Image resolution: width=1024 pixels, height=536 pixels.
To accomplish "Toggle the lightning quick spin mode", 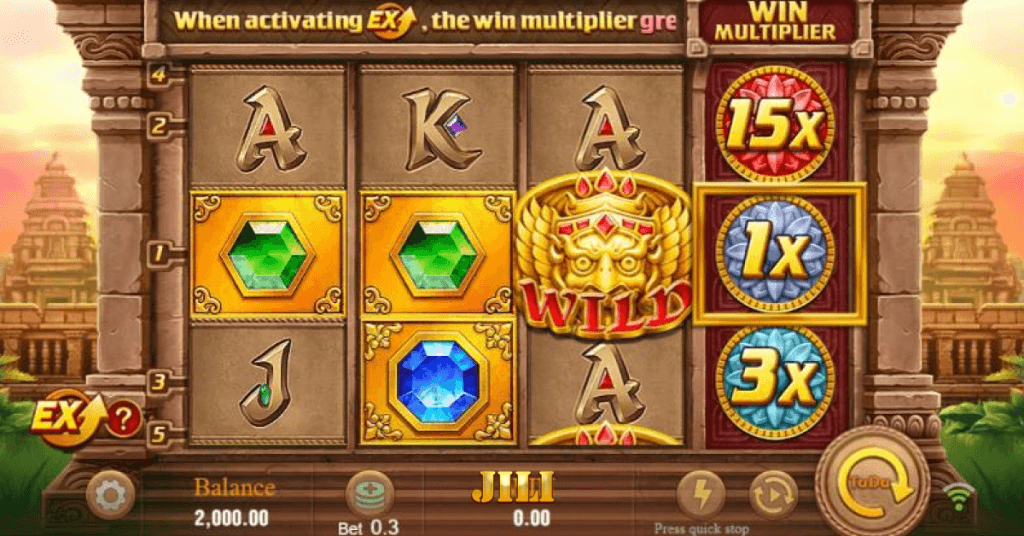I will (700, 494).
